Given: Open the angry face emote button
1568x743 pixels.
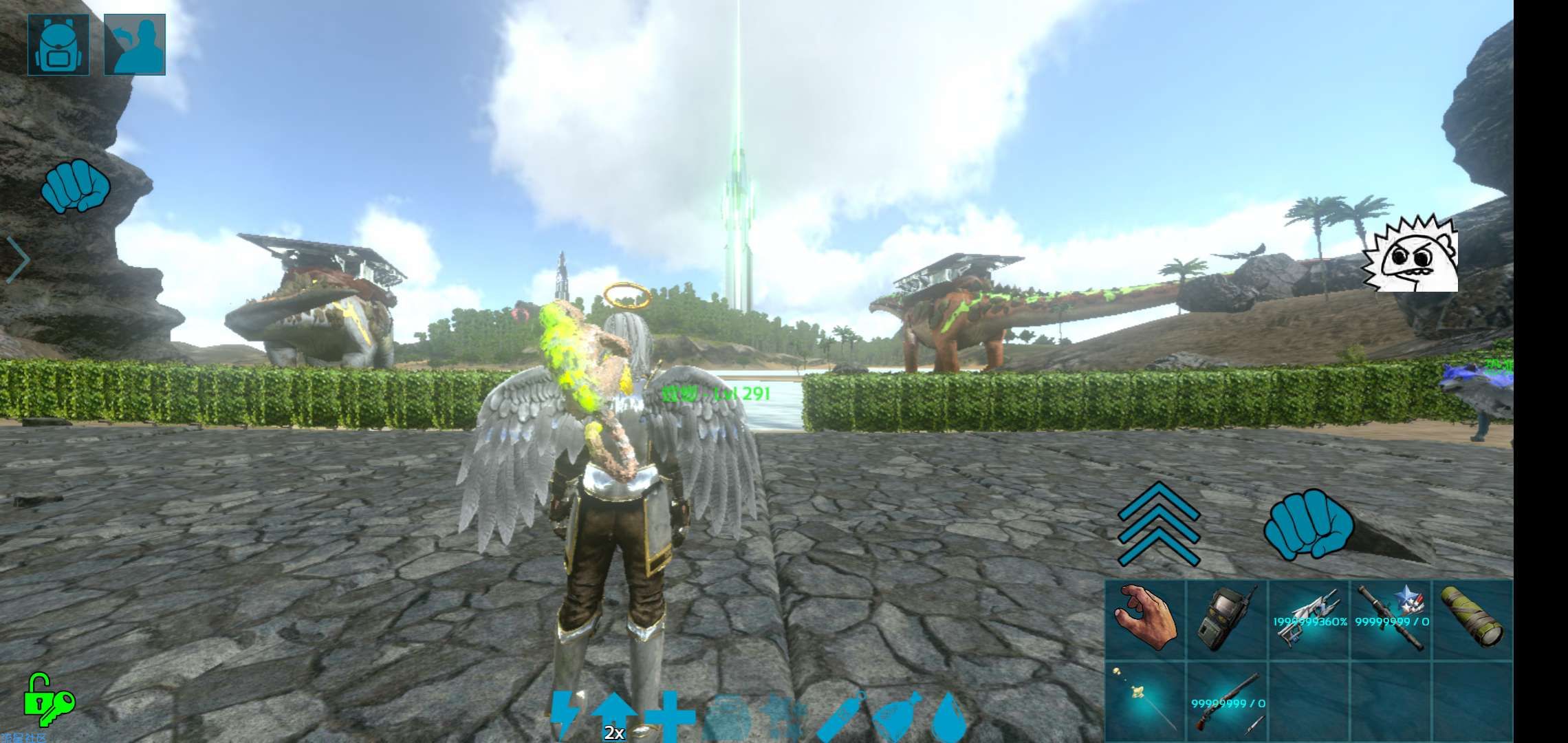Looking at the screenshot, I should click(1411, 254).
